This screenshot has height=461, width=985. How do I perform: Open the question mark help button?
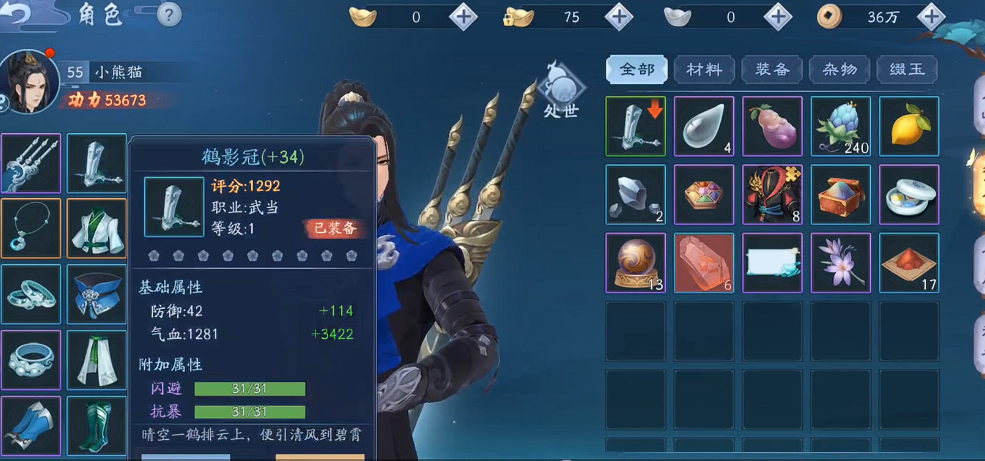coord(169,15)
